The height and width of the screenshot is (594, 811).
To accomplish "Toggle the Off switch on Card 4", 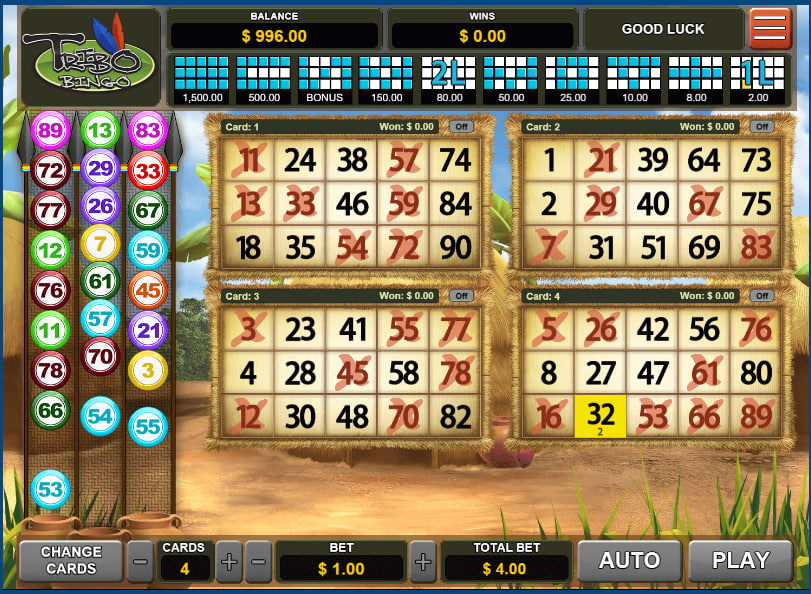I will coord(762,296).
